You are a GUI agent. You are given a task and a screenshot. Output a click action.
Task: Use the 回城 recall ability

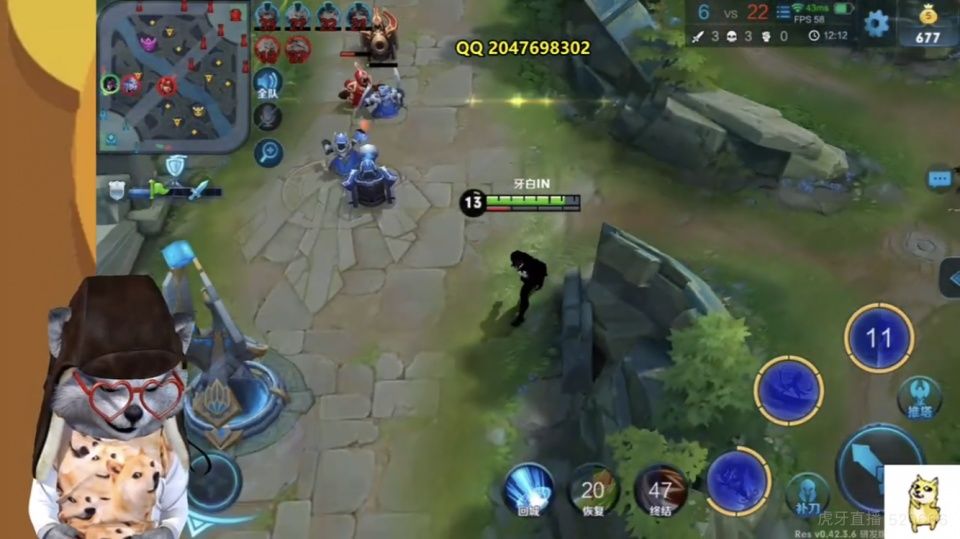529,489
